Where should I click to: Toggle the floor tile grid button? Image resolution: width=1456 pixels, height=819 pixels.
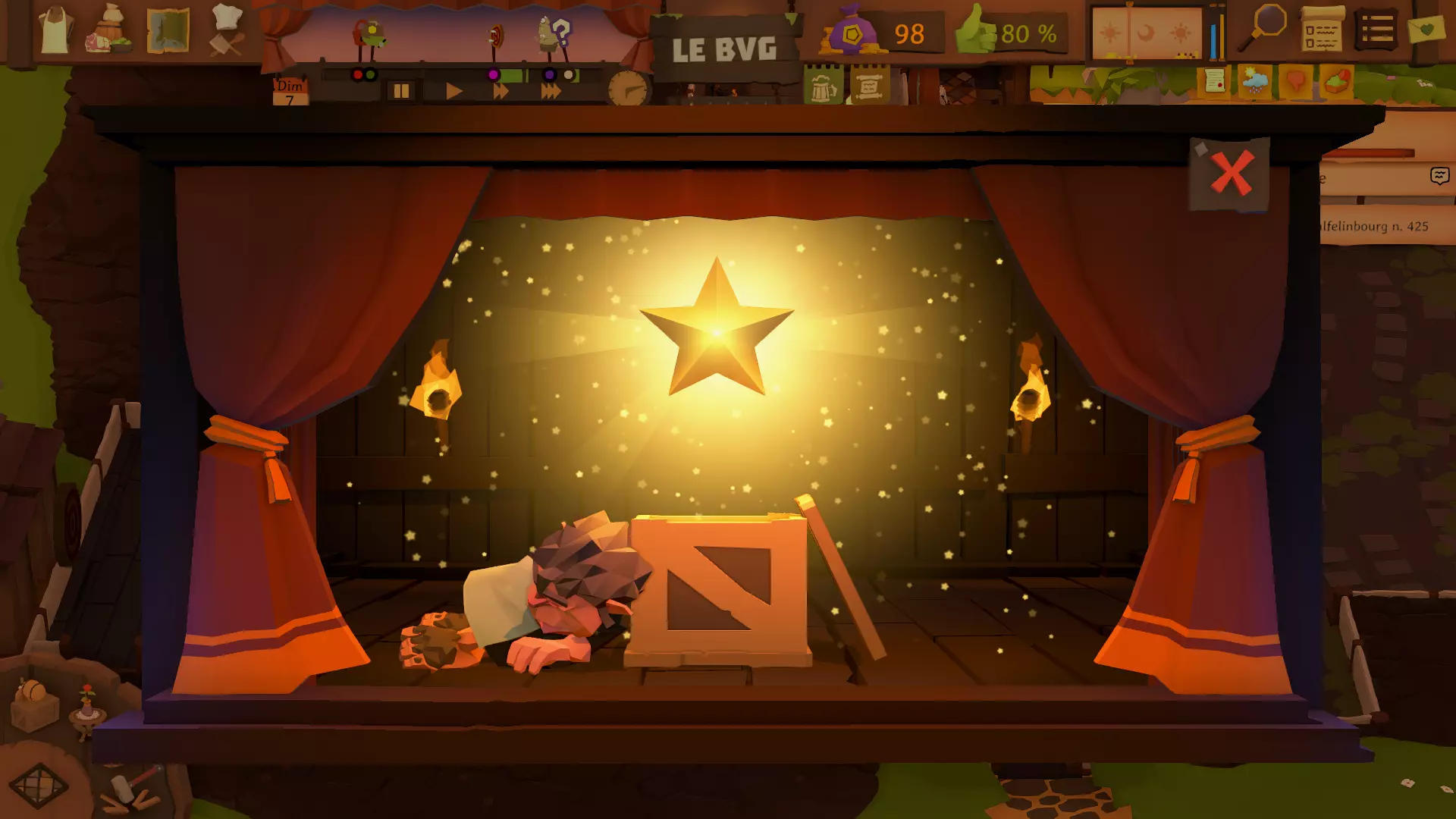click(x=39, y=786)
